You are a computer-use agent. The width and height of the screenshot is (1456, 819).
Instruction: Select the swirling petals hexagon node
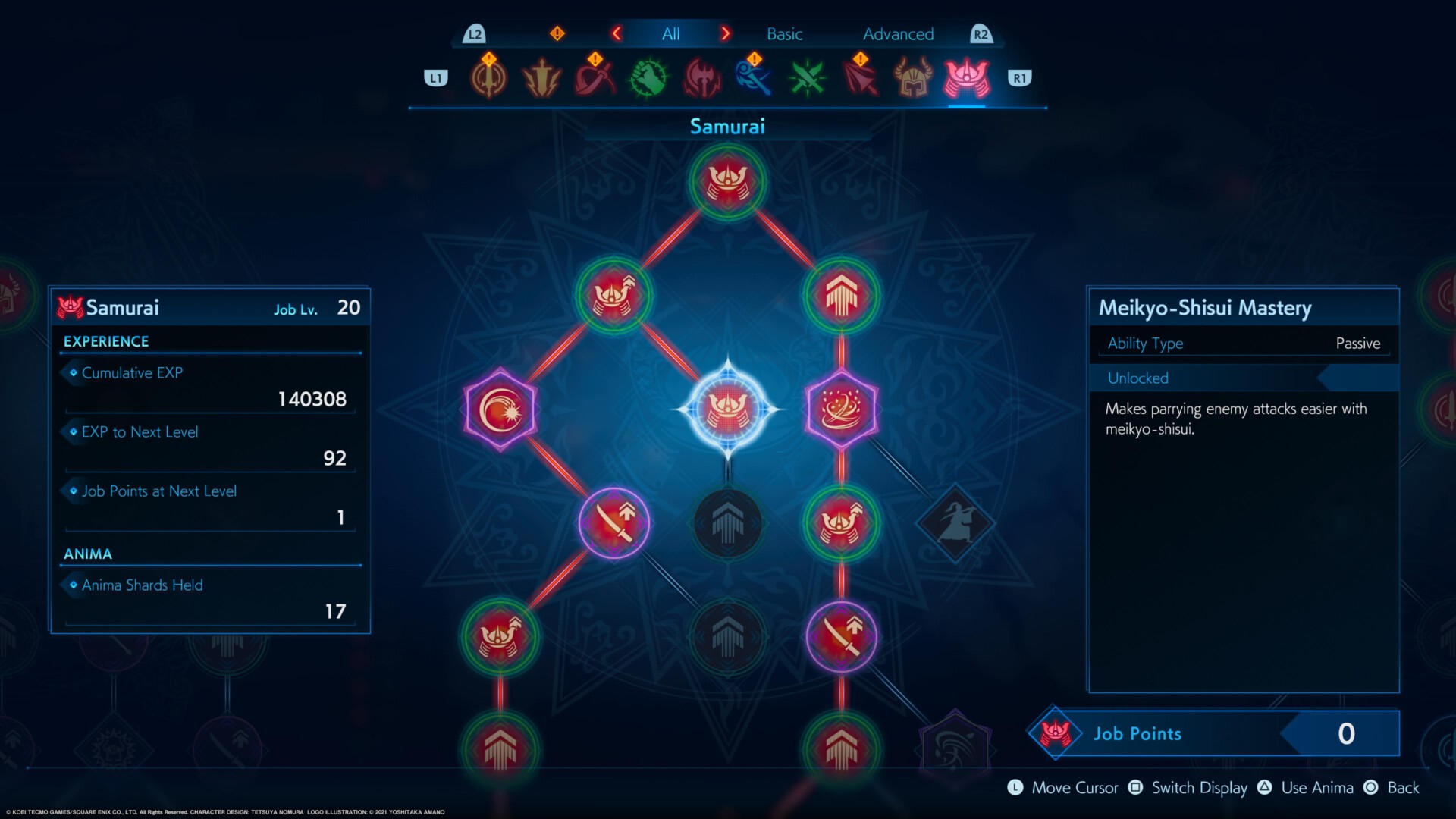[841, 409]
